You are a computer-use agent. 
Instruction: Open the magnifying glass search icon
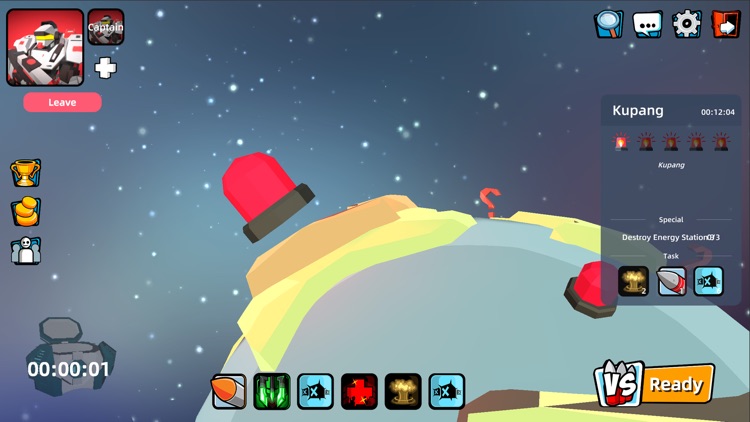(609, 24)
